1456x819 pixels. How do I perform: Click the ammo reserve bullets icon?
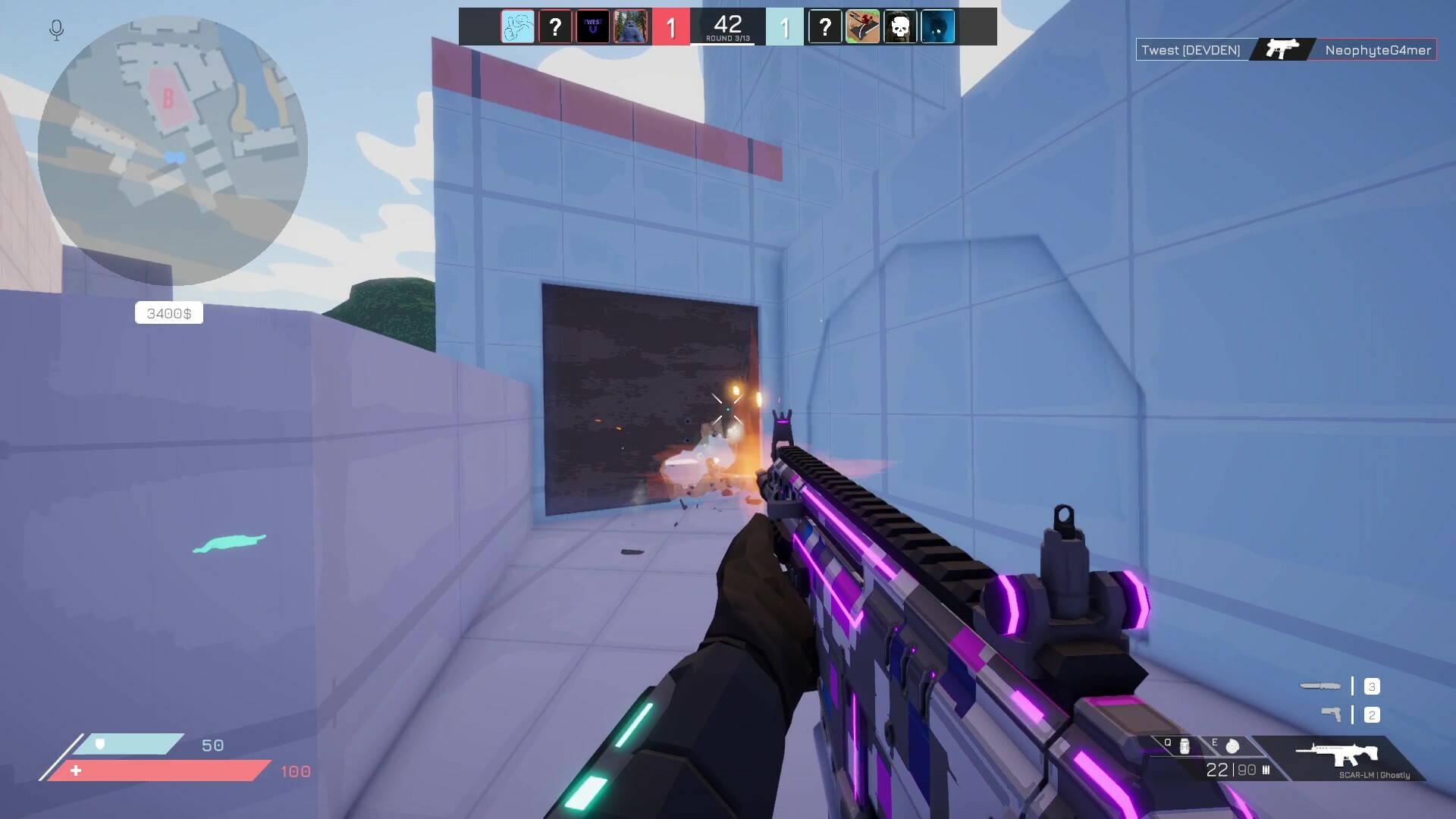[x=1268, y=770]
